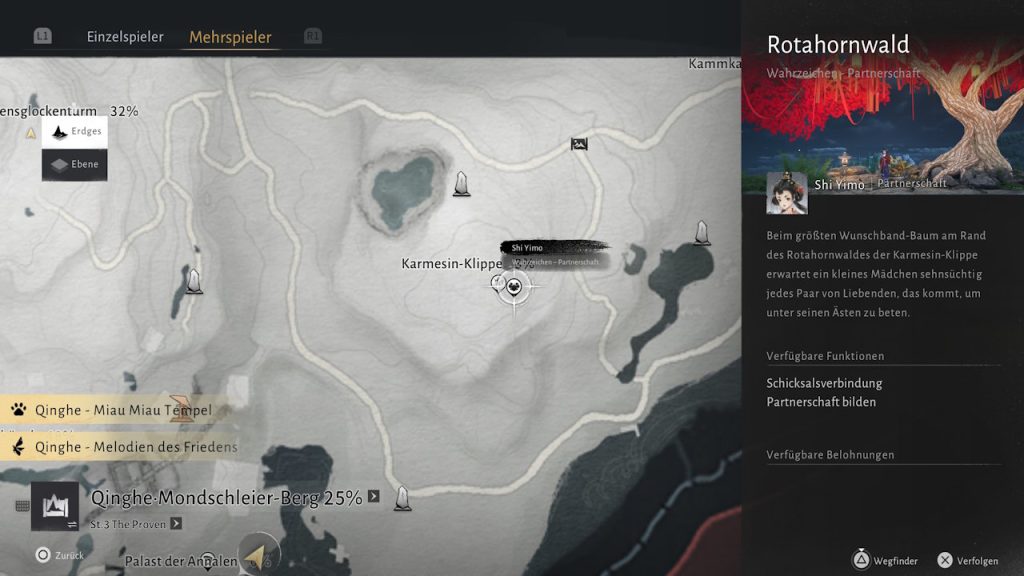Choose the Schicksalsverbindung function
Screen dimensions: 1024x576
pyautogui.click(x=824, y=383)
